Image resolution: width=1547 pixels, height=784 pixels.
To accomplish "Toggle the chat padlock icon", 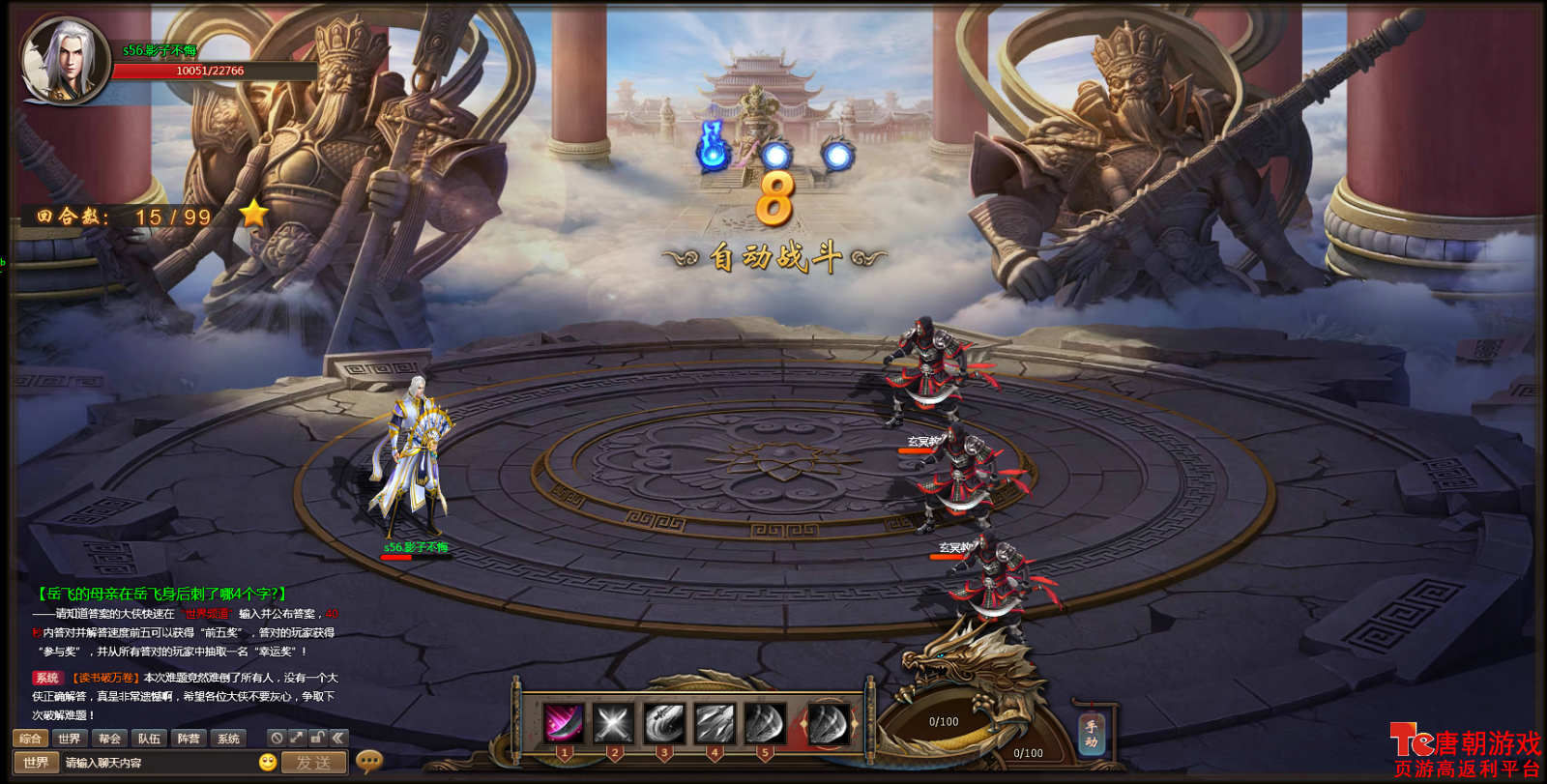I will click(317, 738).
